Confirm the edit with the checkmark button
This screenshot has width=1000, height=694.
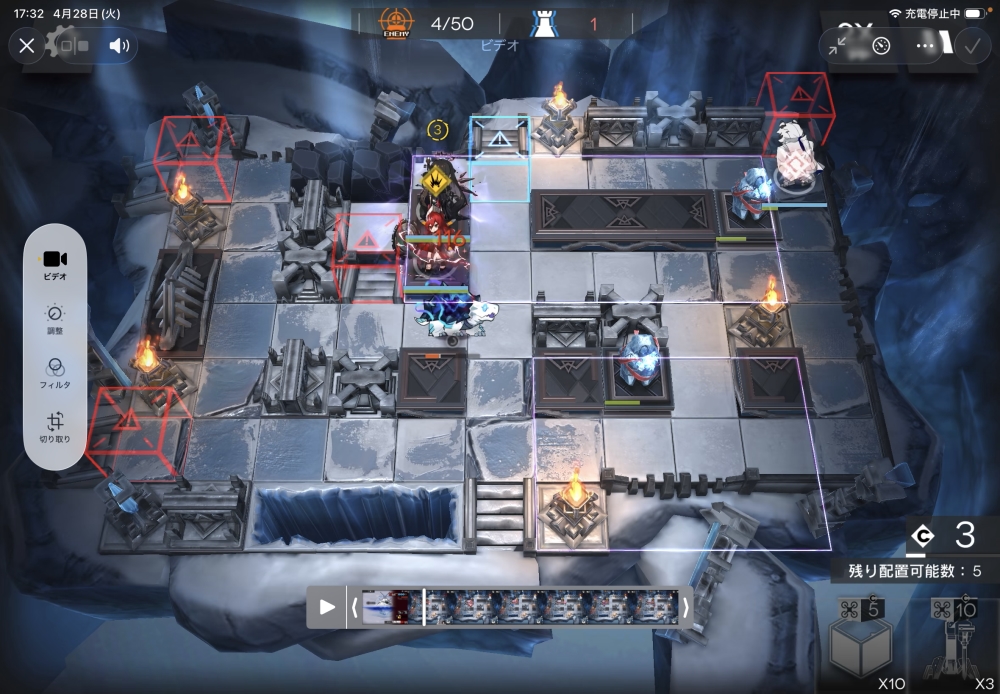970,45
